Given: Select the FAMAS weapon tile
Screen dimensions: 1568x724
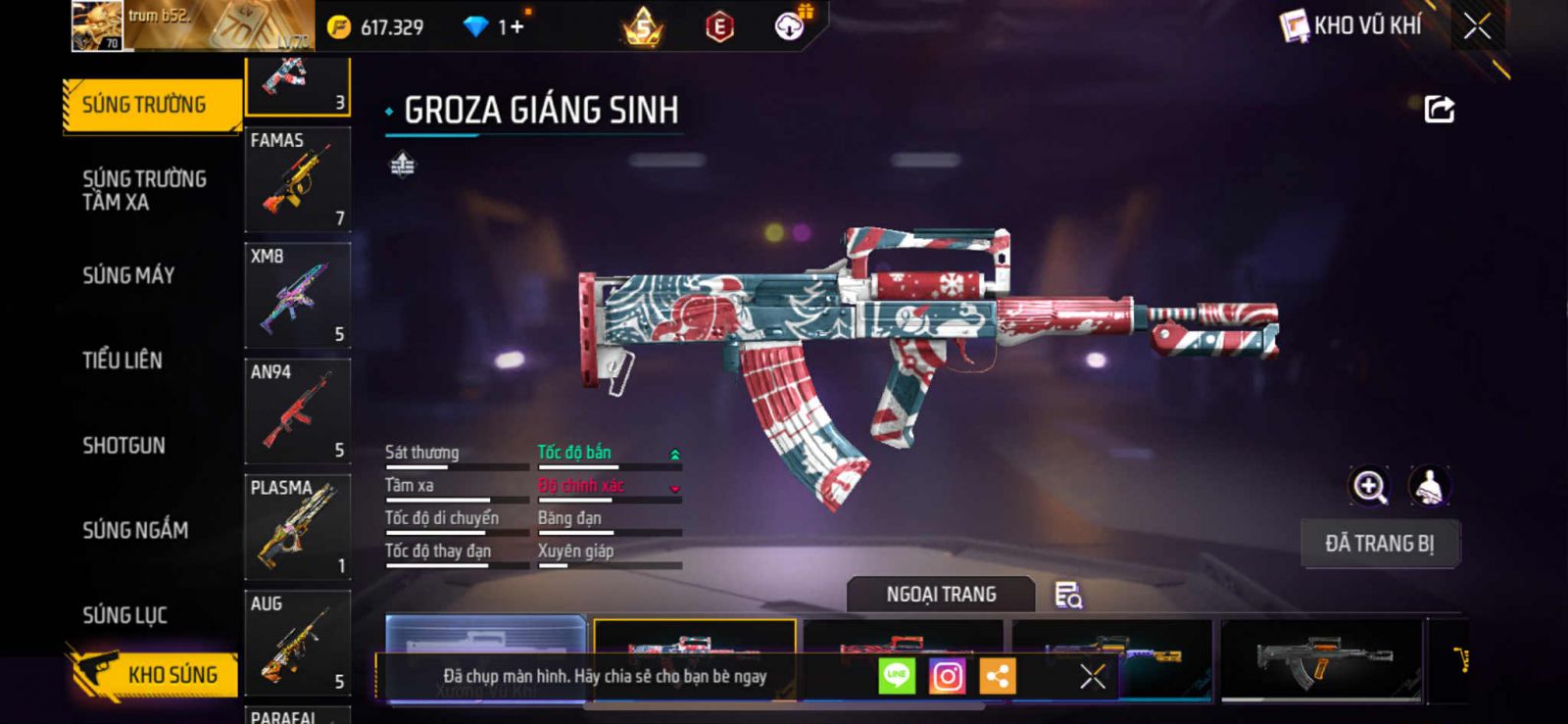Looking at the screenshot, I should [x=297, y=179].
